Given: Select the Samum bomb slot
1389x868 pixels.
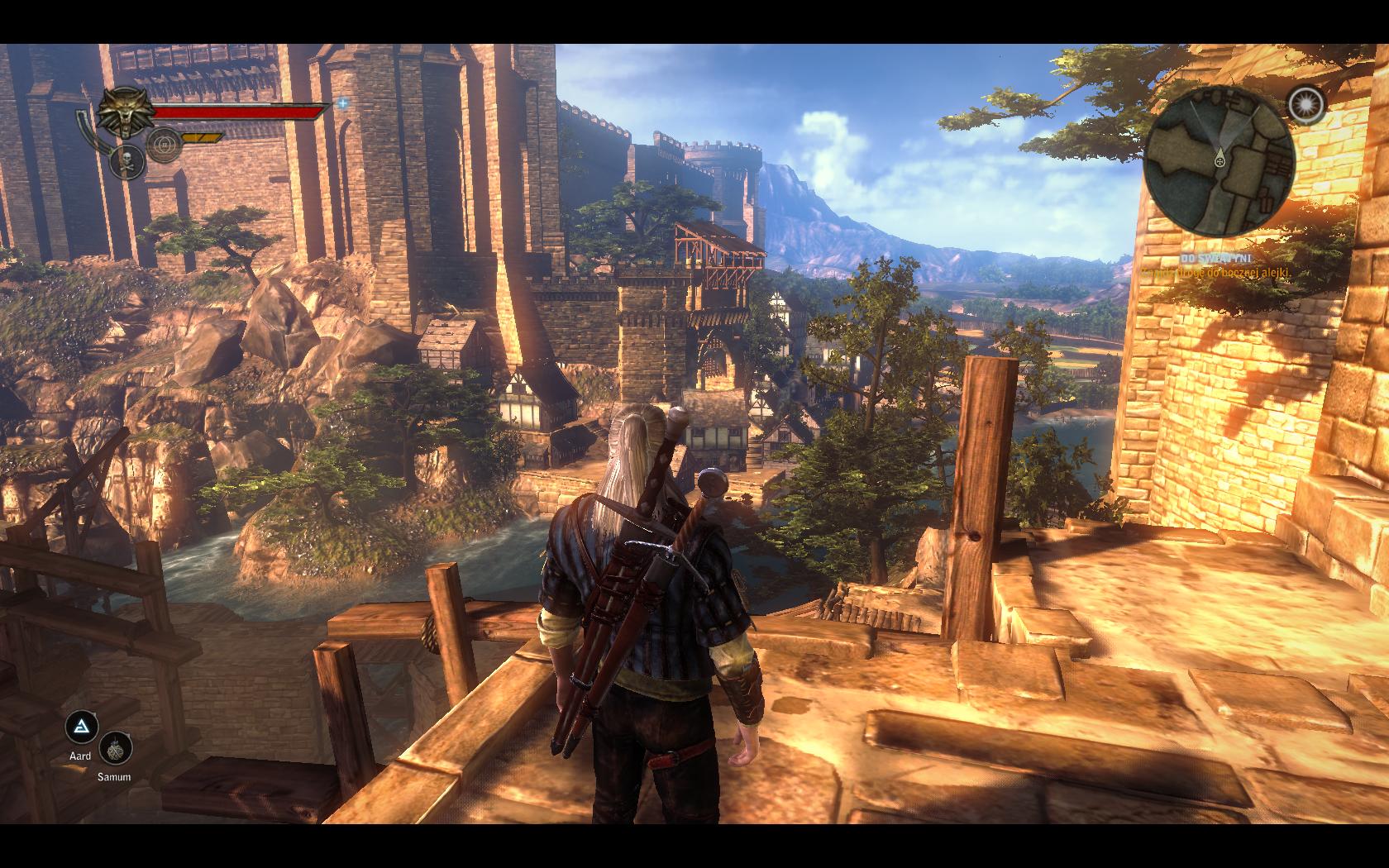Looking at the screenshot, I should pos(115,750).
